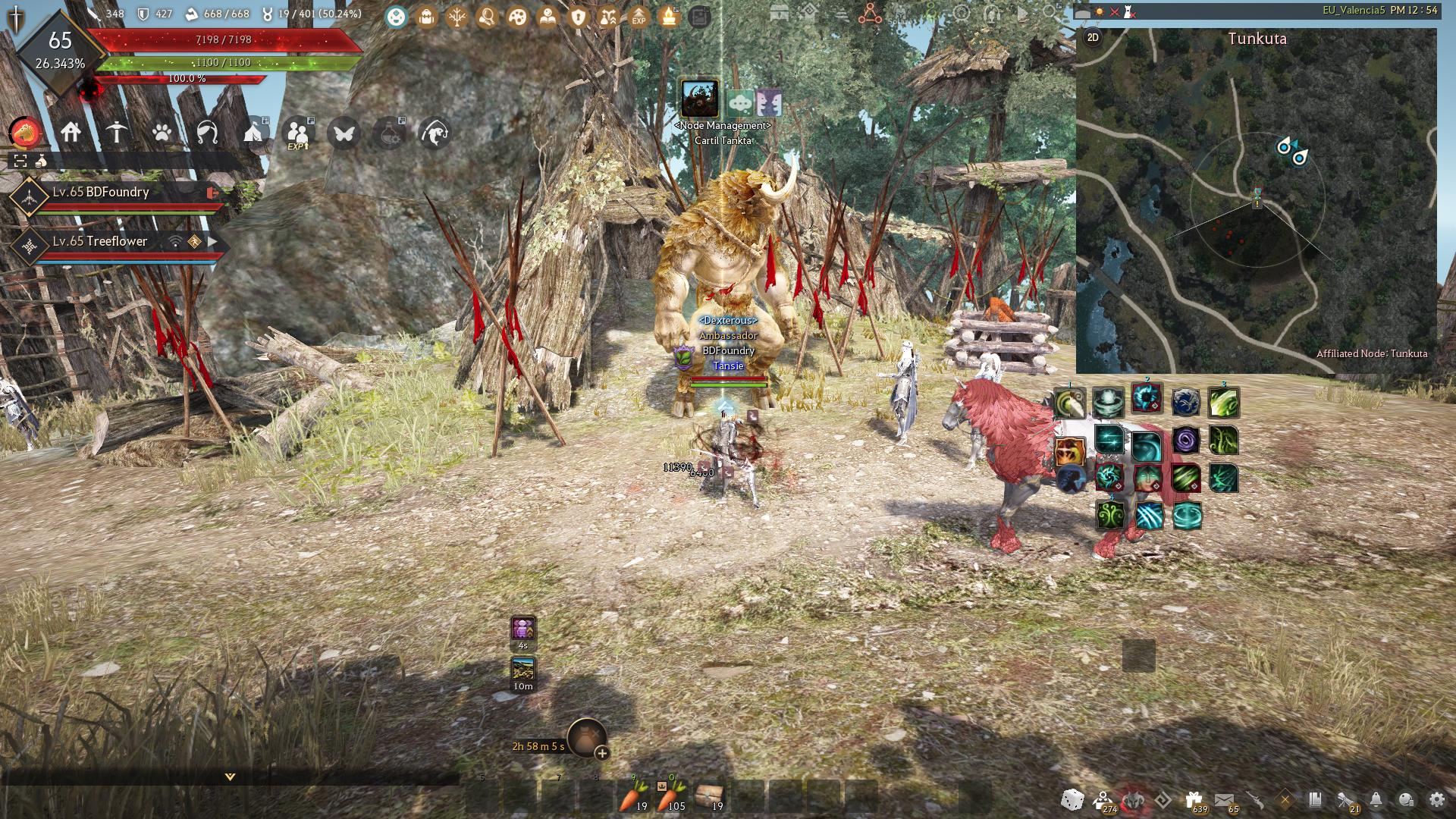Click the campfire buff icon

coord(669,16)
